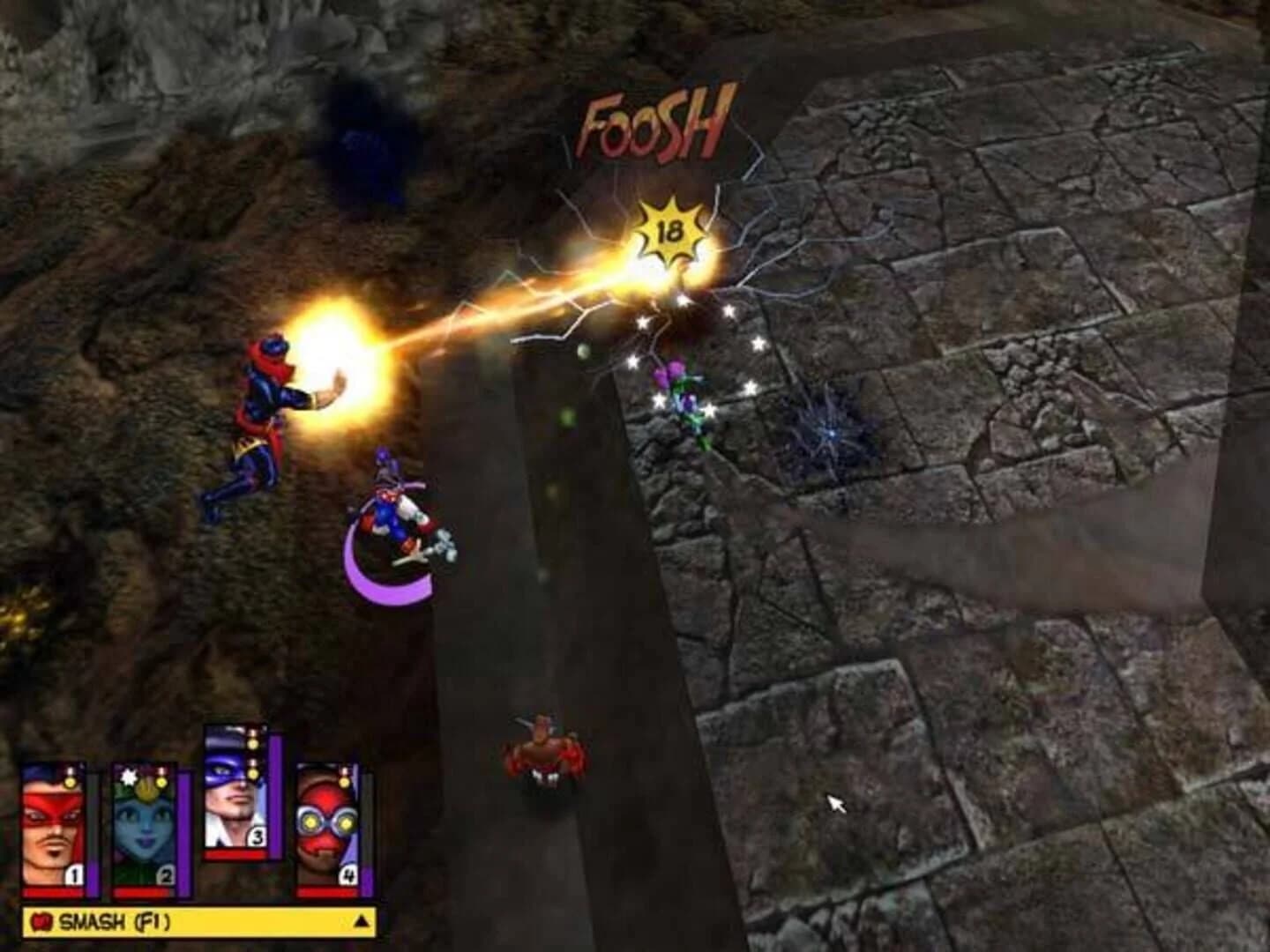This screenshot has width=1270, height=952.
Task: Click the SMASH (F1) command bar
Action: click(x=176, y=919)
